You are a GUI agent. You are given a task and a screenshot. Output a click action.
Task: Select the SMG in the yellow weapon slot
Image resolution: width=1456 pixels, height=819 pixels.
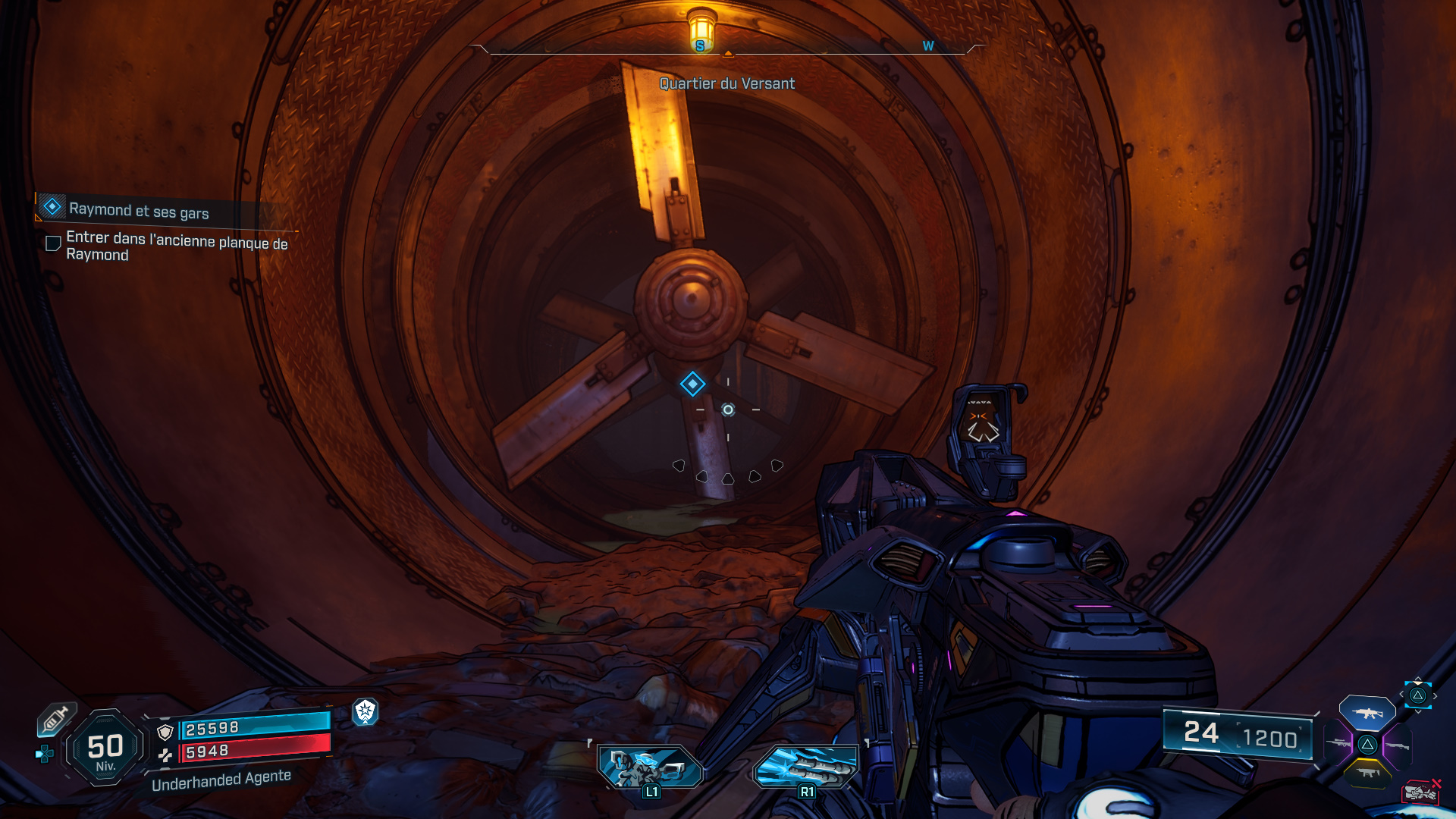coord(1368,772)
